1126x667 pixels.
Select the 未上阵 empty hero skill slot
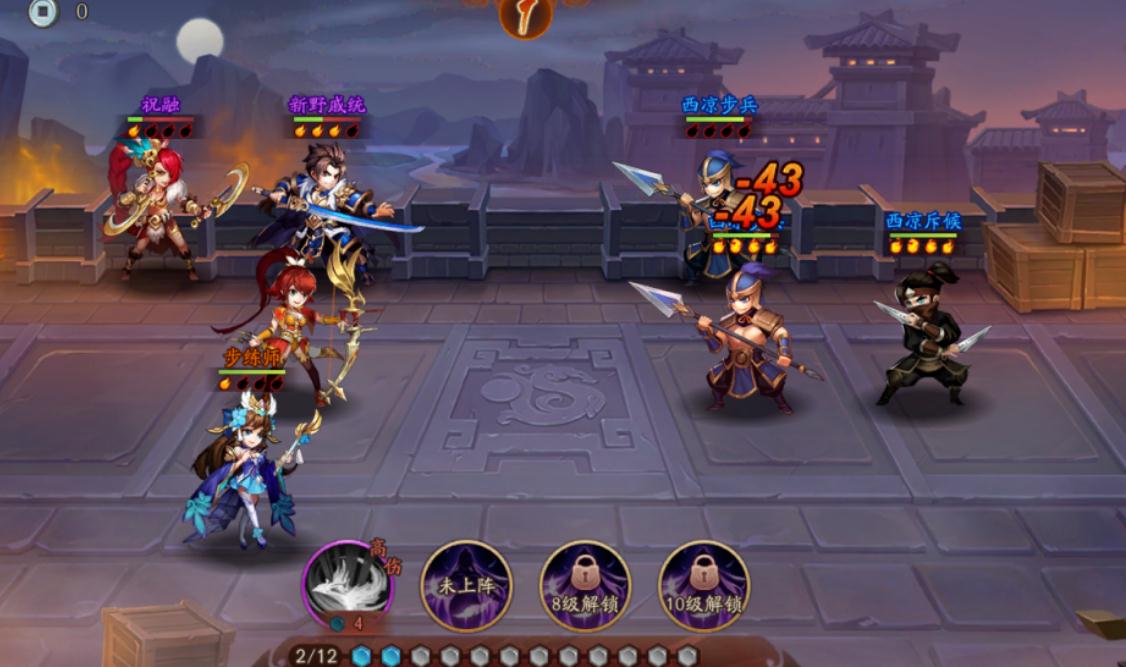(x=466, y=585)
